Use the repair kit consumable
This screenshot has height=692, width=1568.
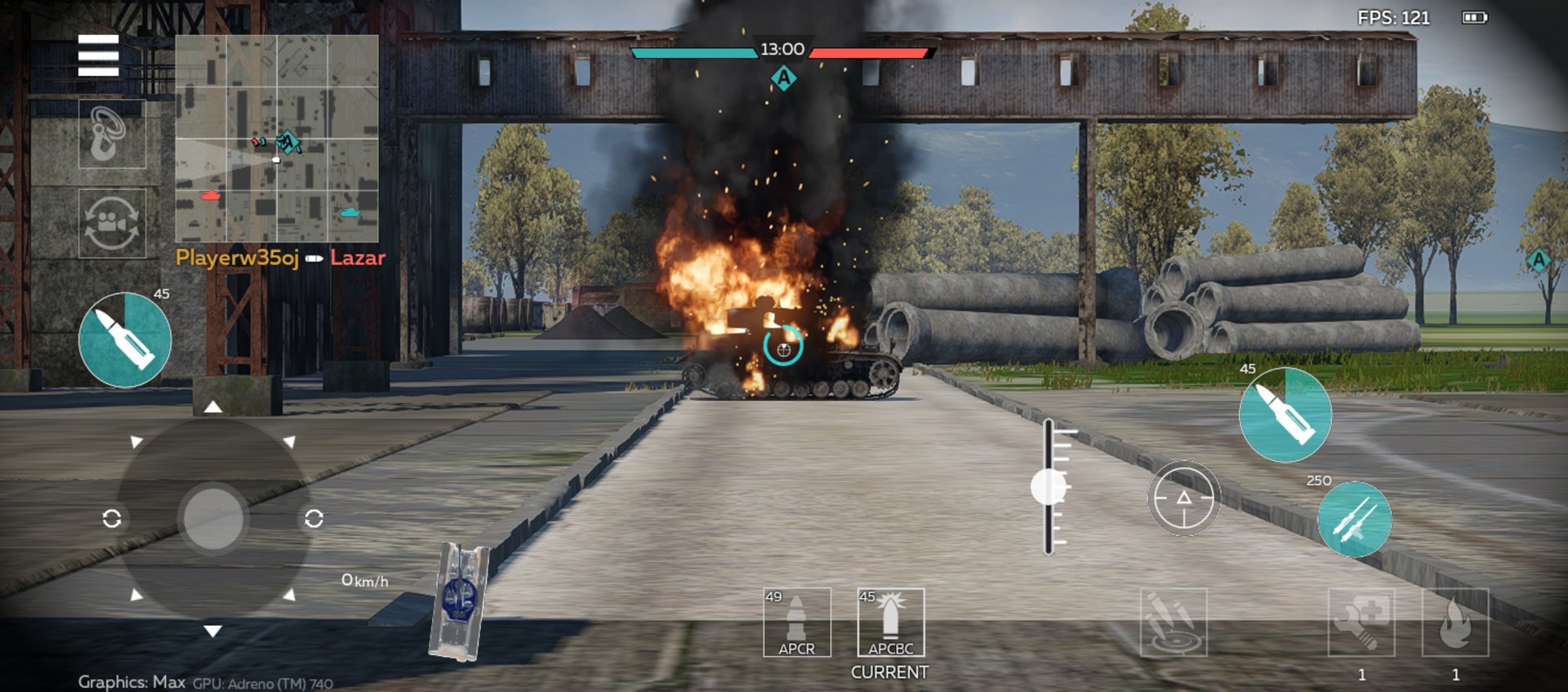(x=1361, y=623)
